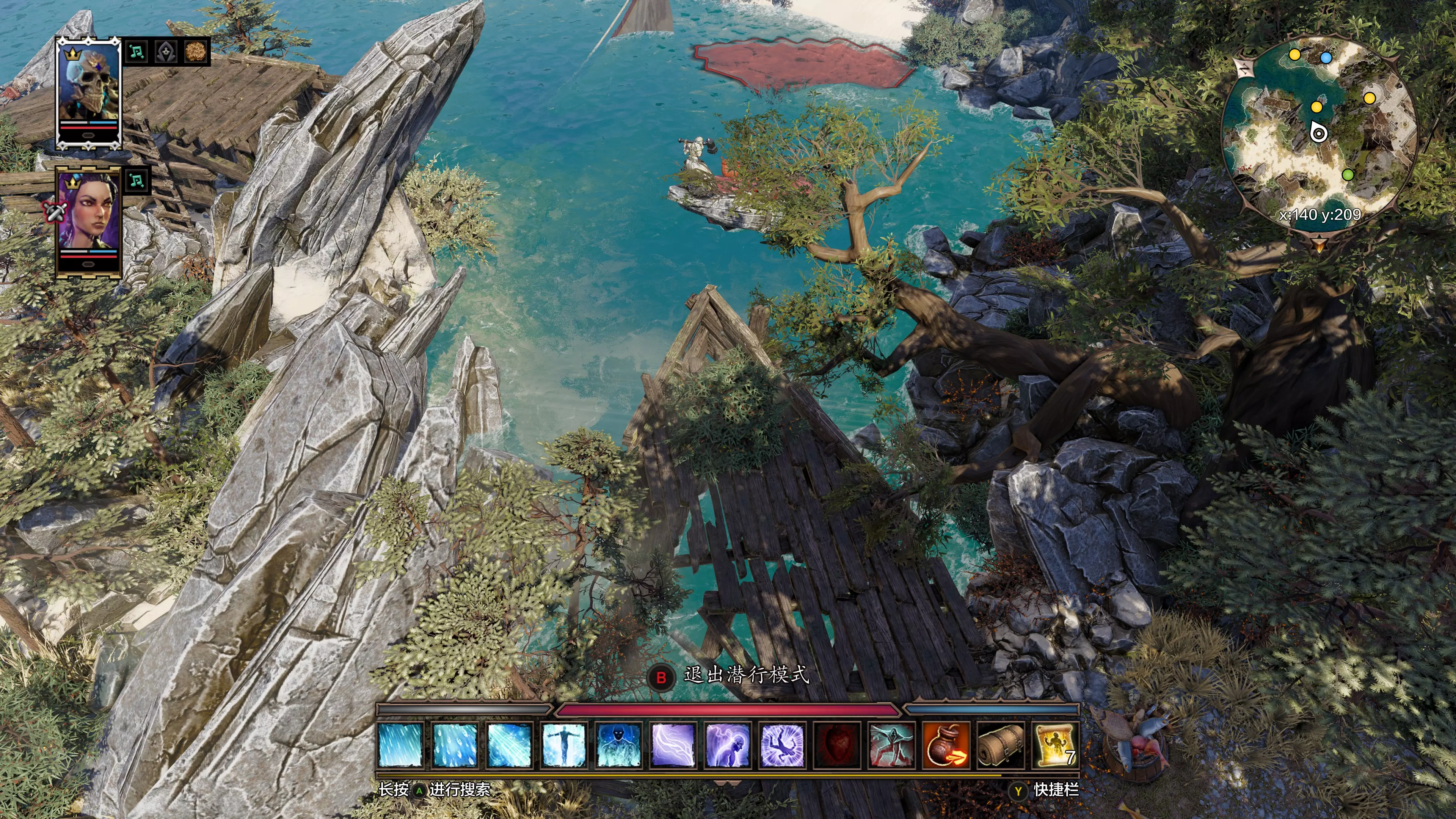1456x819 pixels.
Task: Activate the hooded cloaked figure skill
Action: (891, 745)
